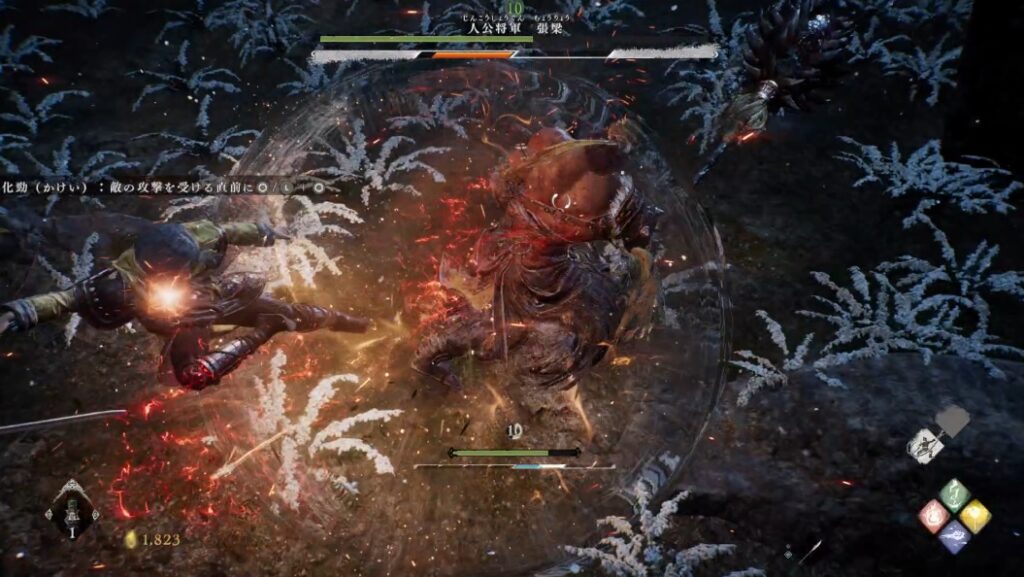Screen dimensions: 1024x577
Task: Select the blank grey diamond slot
Action: coord(954,422)
